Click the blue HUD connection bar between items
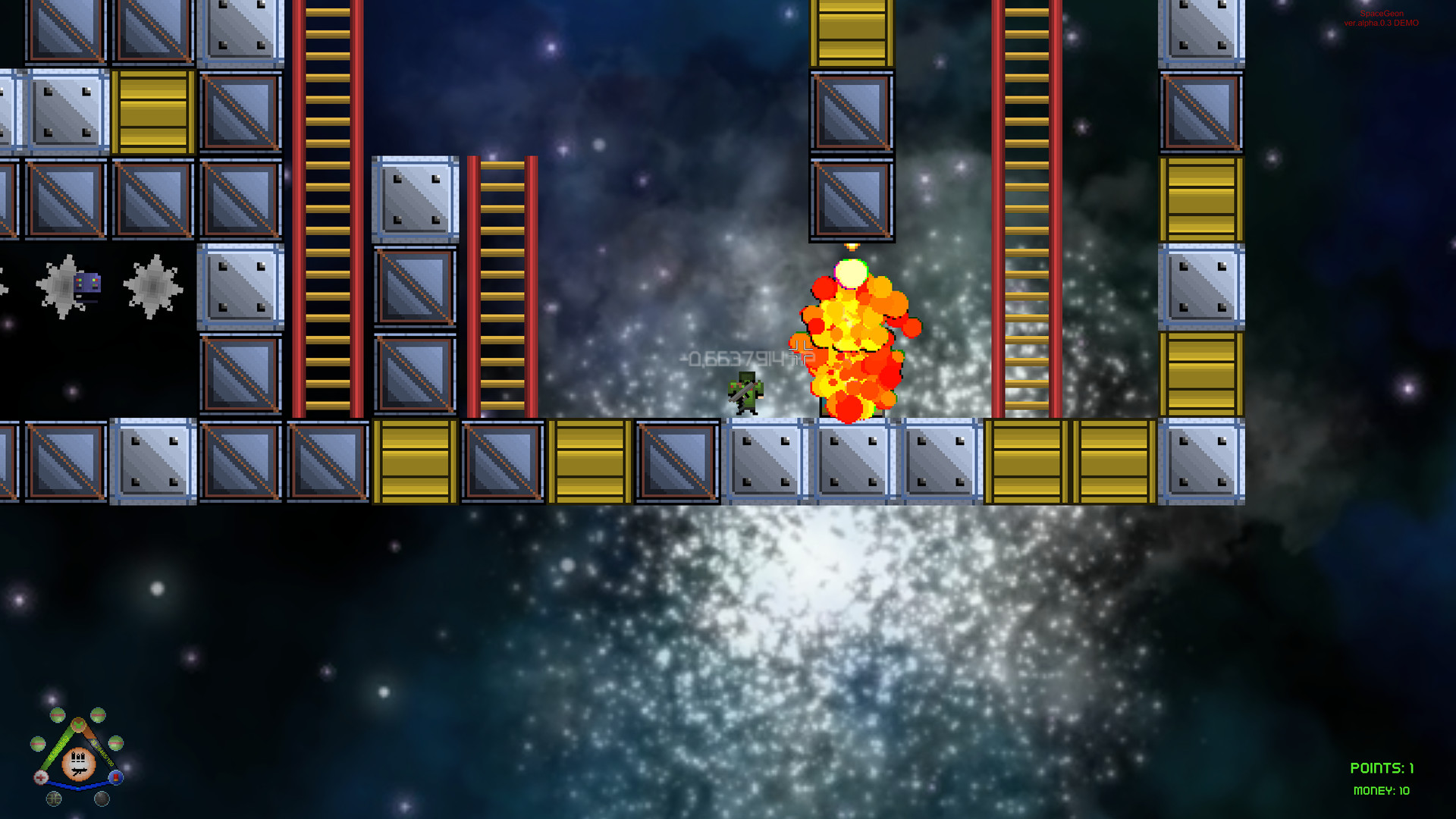 pos(78,786)
